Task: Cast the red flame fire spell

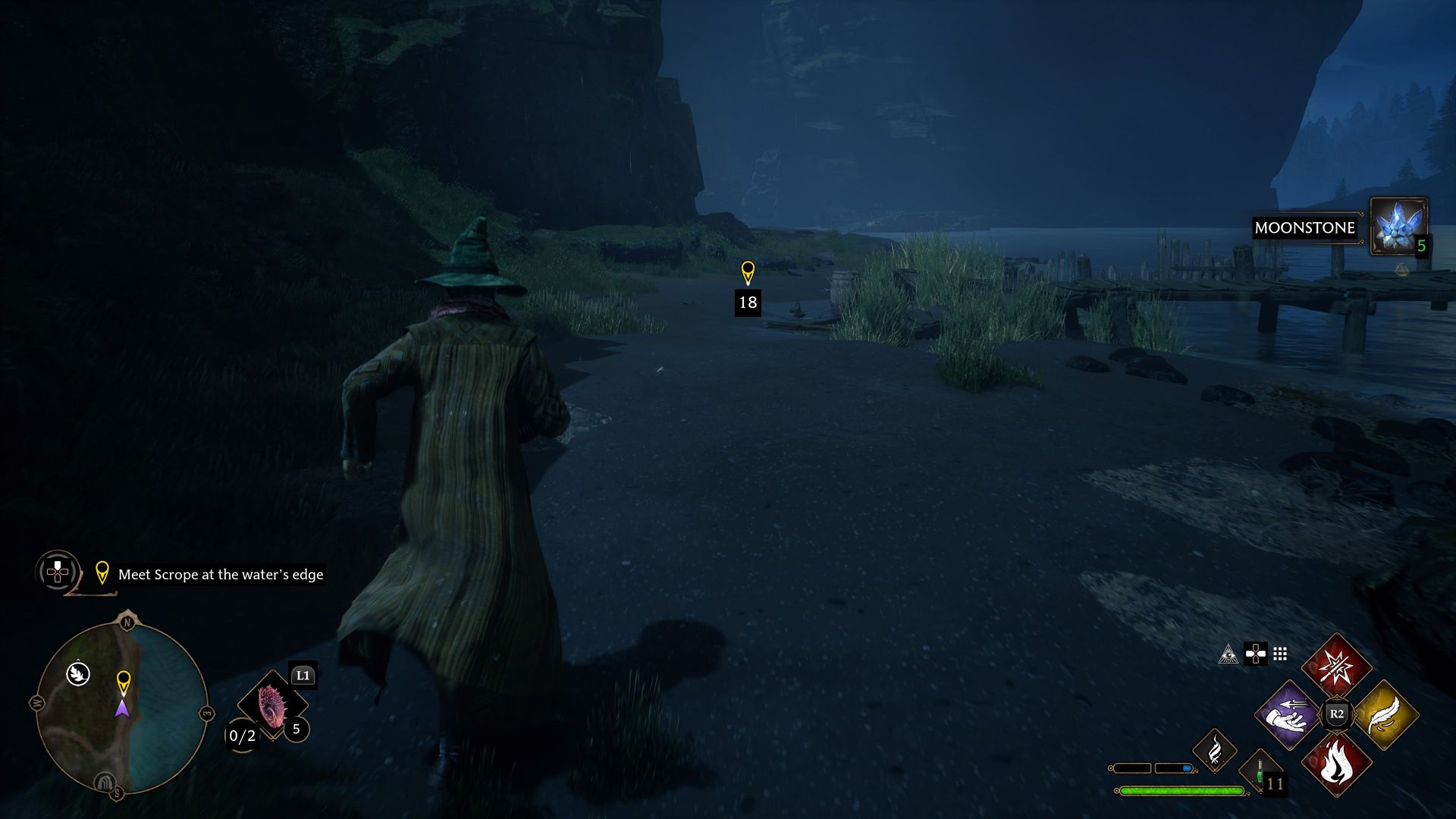Action: pyautogui.click(x=1336, y=763)
